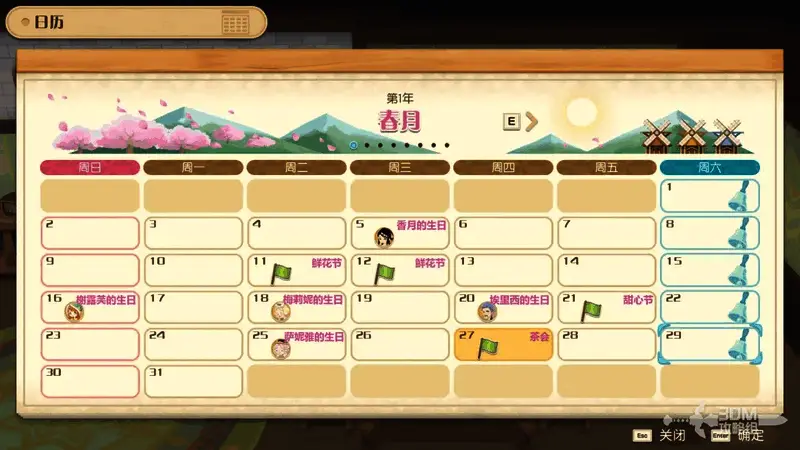The width and height of the screenshot is (800, 450).
Task: Click day 1 with the bell
Action: [710, 196]
